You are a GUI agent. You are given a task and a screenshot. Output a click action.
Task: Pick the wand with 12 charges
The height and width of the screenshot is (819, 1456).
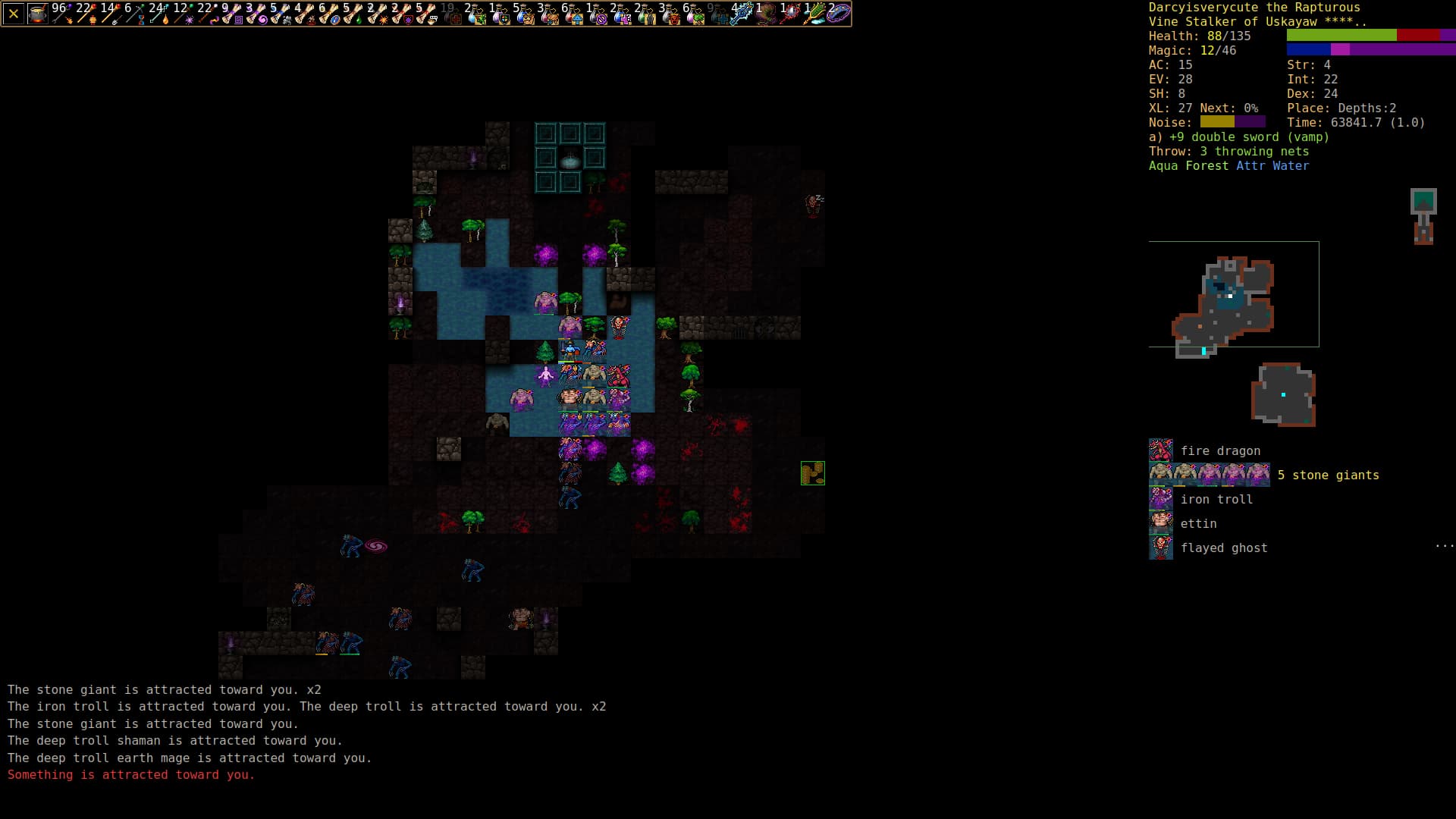pyautogui.click(x=183, y=14)
